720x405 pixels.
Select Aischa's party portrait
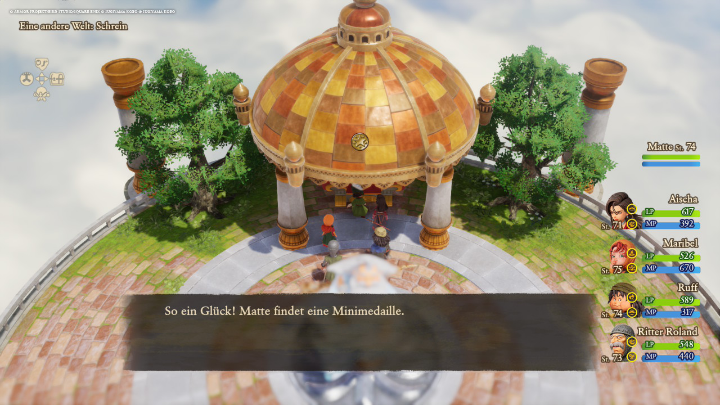[621, 211]
